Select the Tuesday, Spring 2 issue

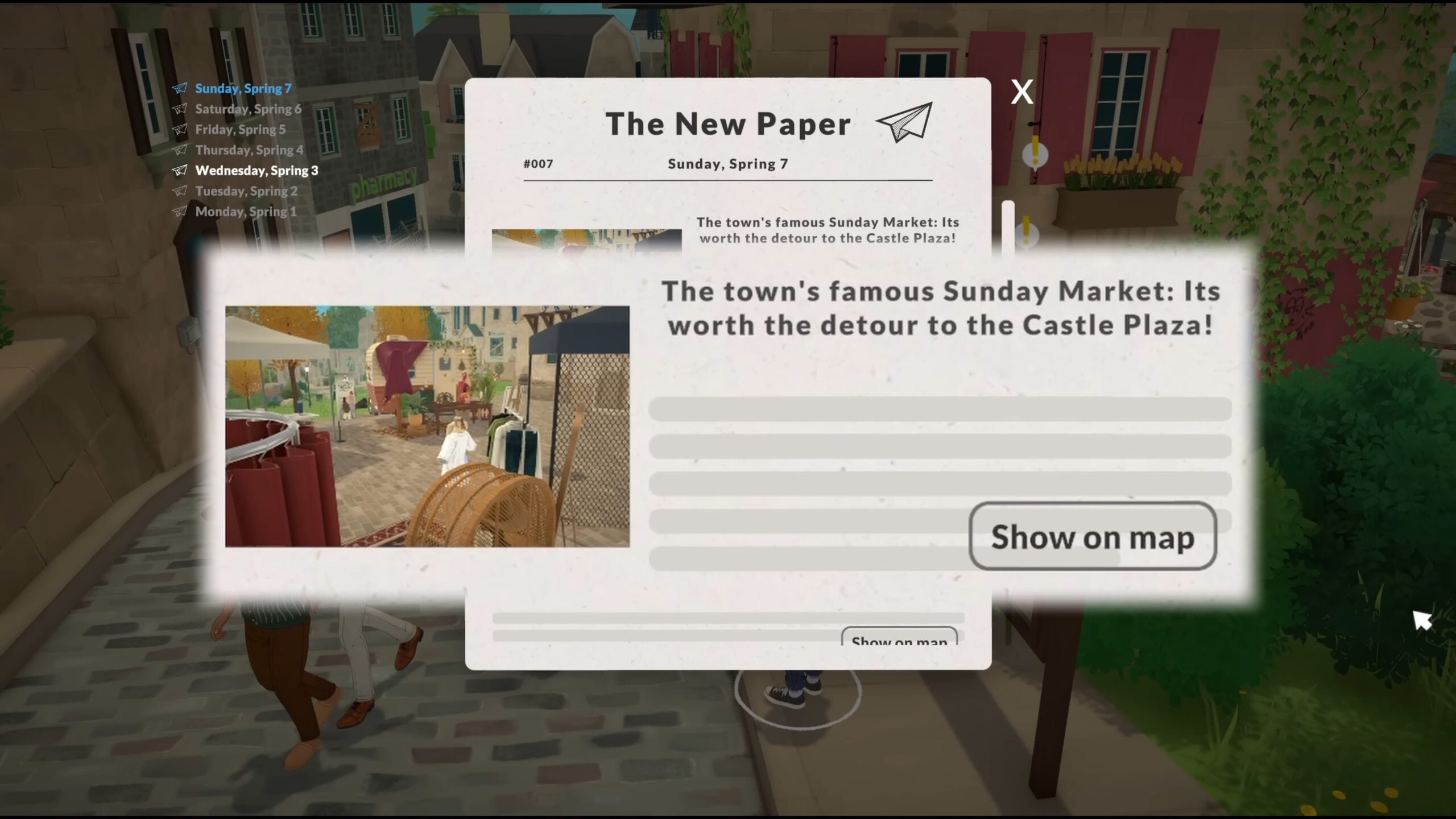(246, 191)
